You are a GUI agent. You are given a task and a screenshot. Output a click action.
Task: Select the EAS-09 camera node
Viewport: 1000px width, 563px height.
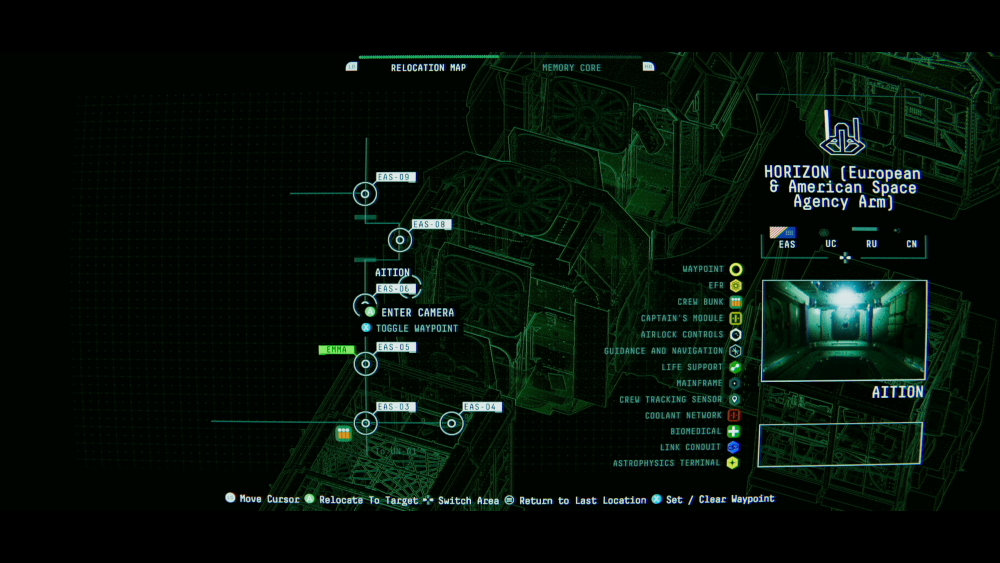coord(365,194)
